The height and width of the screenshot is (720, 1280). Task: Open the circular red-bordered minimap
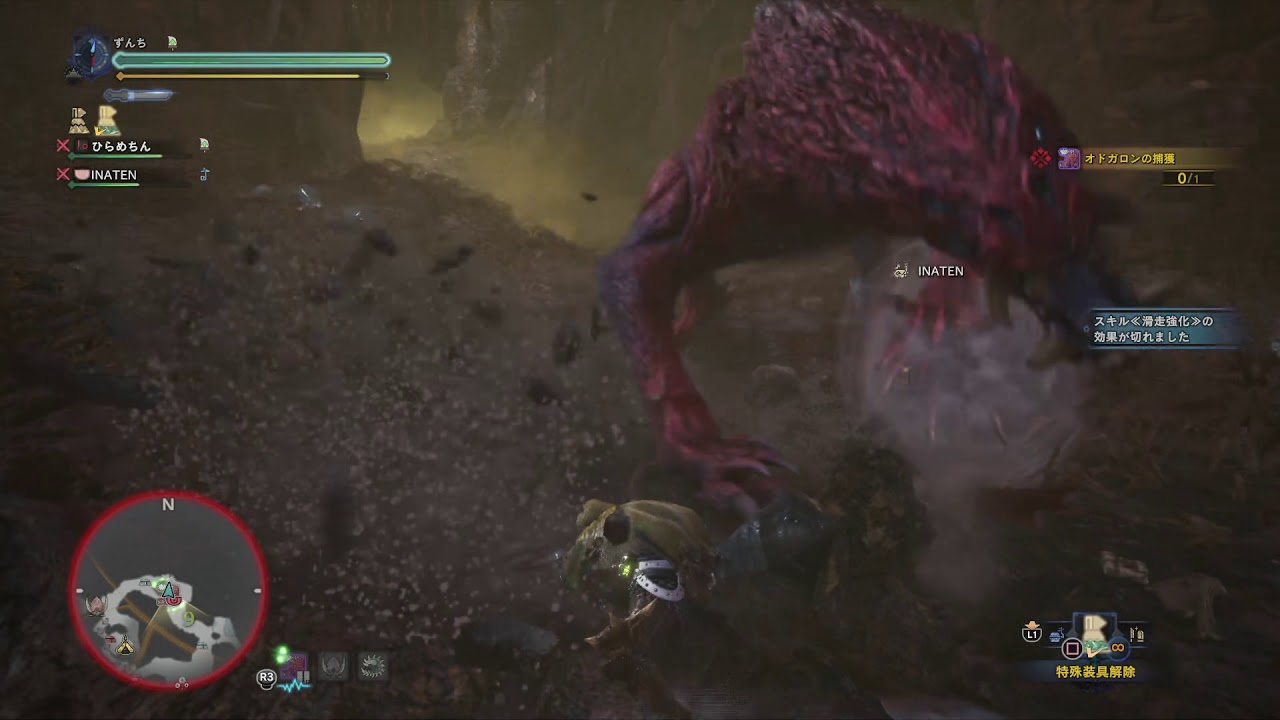pos(168,591)
